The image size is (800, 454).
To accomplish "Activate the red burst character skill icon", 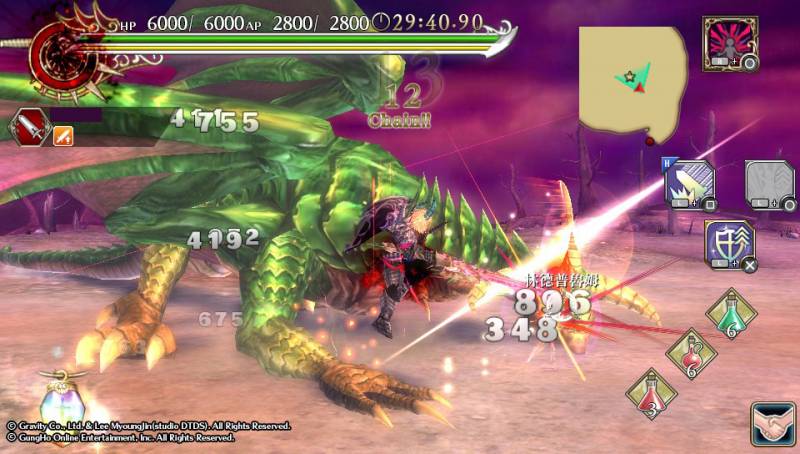I will tap(730, 41).
